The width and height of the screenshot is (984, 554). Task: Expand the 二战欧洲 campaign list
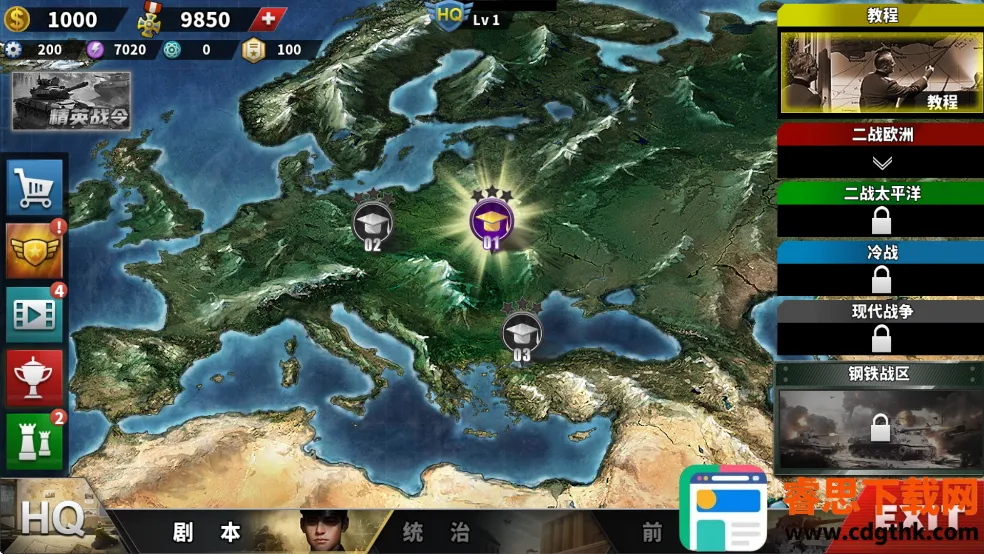click(881, 162)
